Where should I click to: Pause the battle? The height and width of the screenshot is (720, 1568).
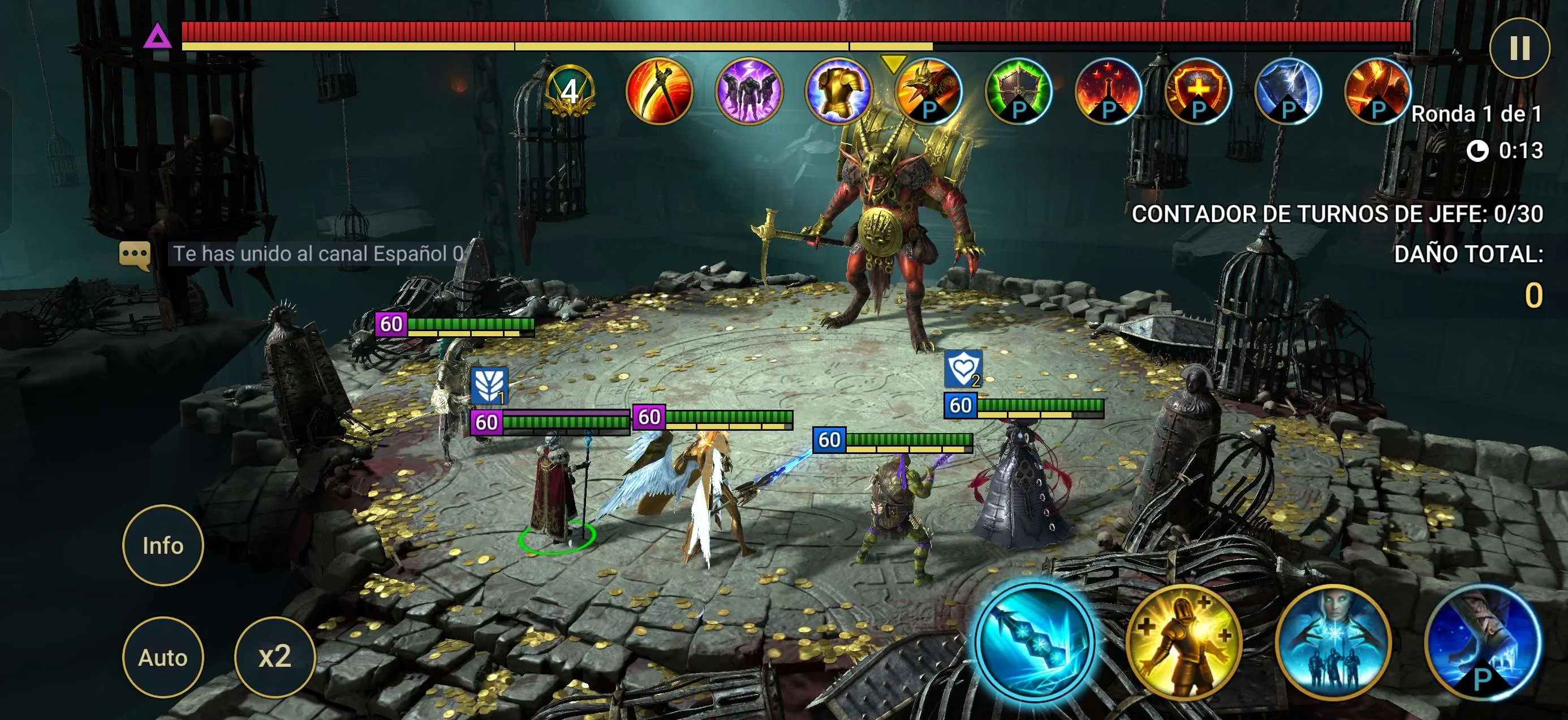[x=1519, y=48]
